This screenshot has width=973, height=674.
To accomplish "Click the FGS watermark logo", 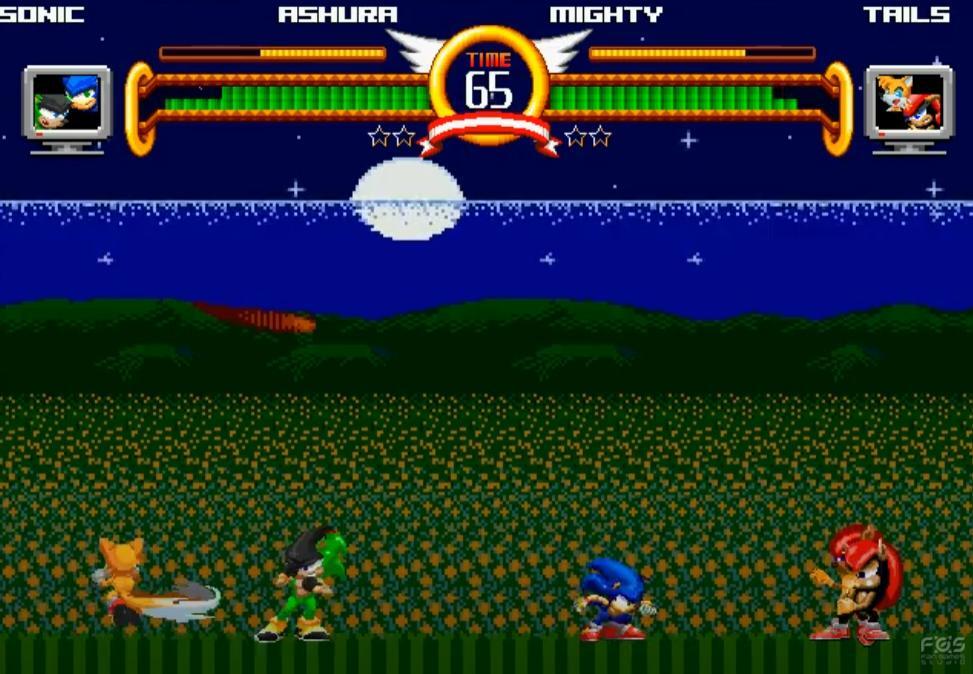I will click(942, 650).
